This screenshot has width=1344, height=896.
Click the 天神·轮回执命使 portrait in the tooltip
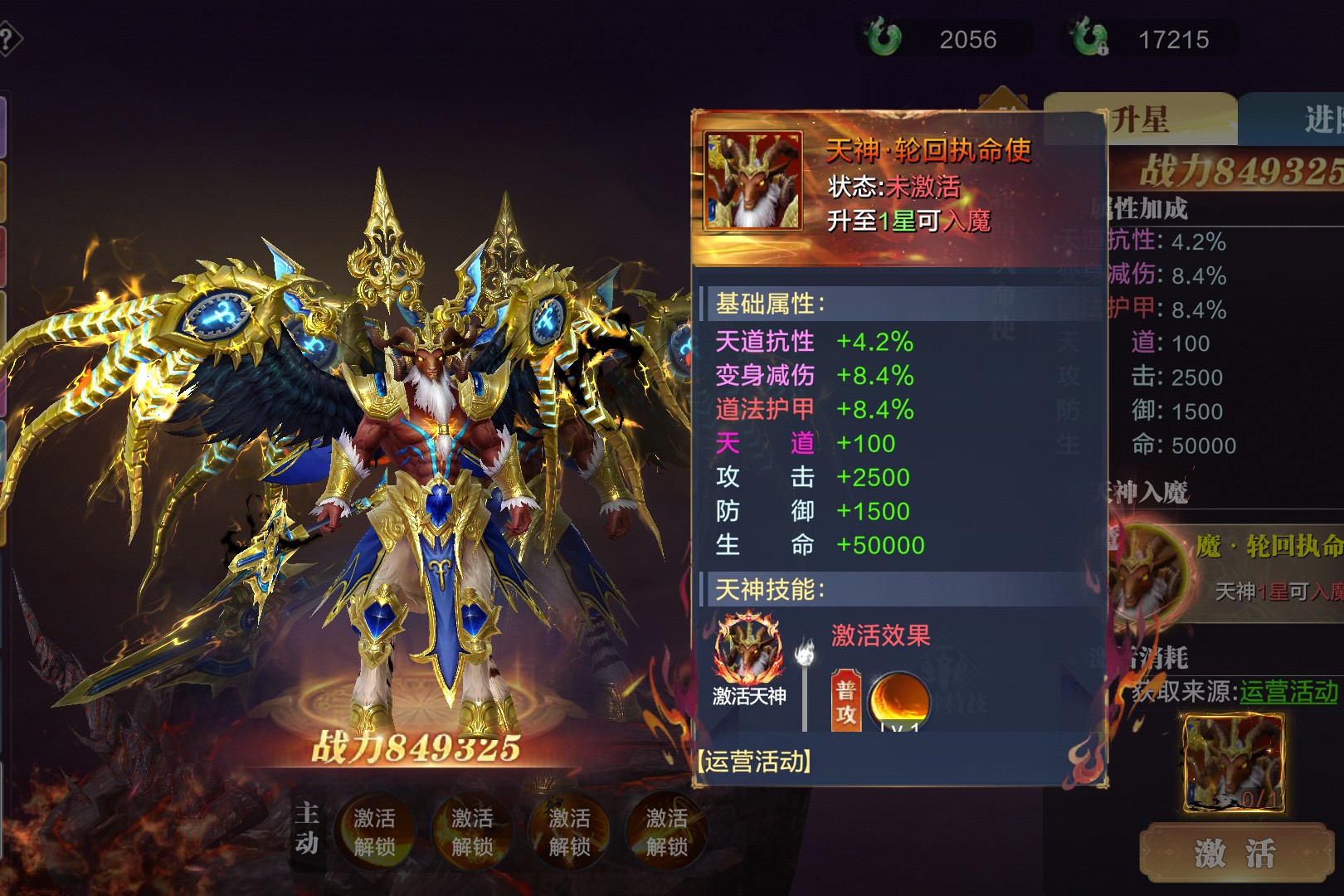point(752,180)
